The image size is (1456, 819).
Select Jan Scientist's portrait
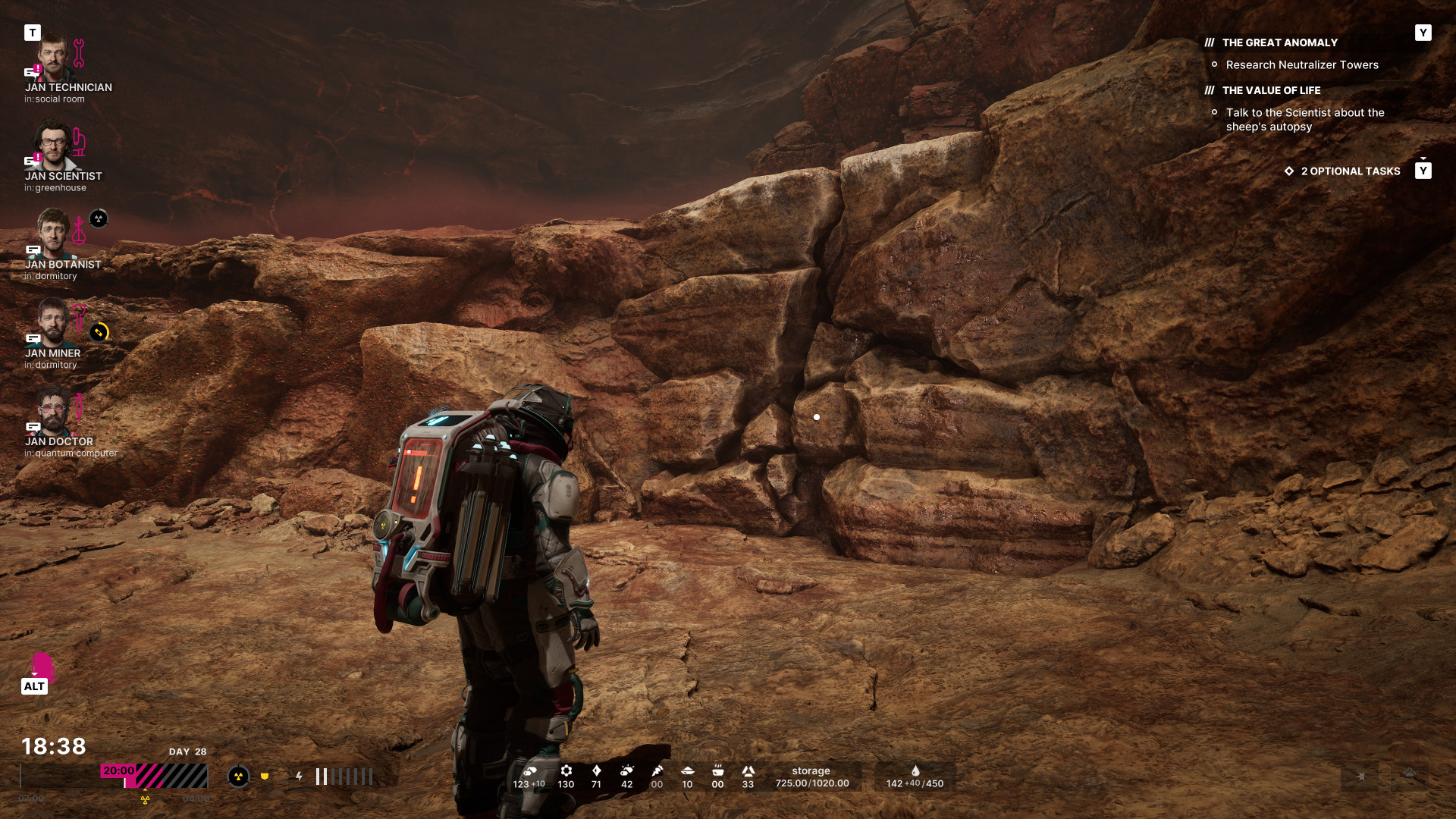(x=53, y=146)
